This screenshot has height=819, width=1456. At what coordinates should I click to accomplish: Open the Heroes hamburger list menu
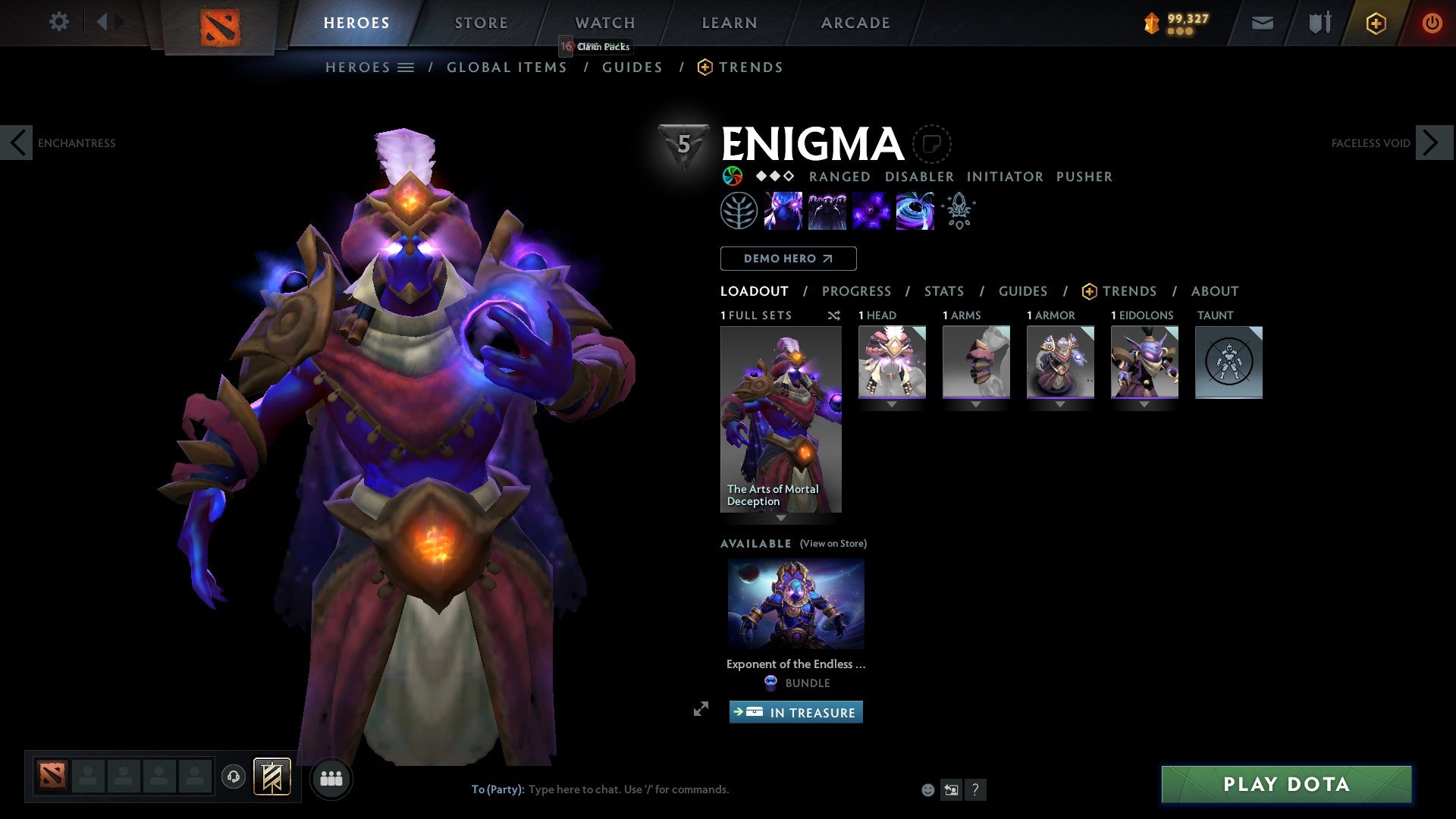point(406,67)
